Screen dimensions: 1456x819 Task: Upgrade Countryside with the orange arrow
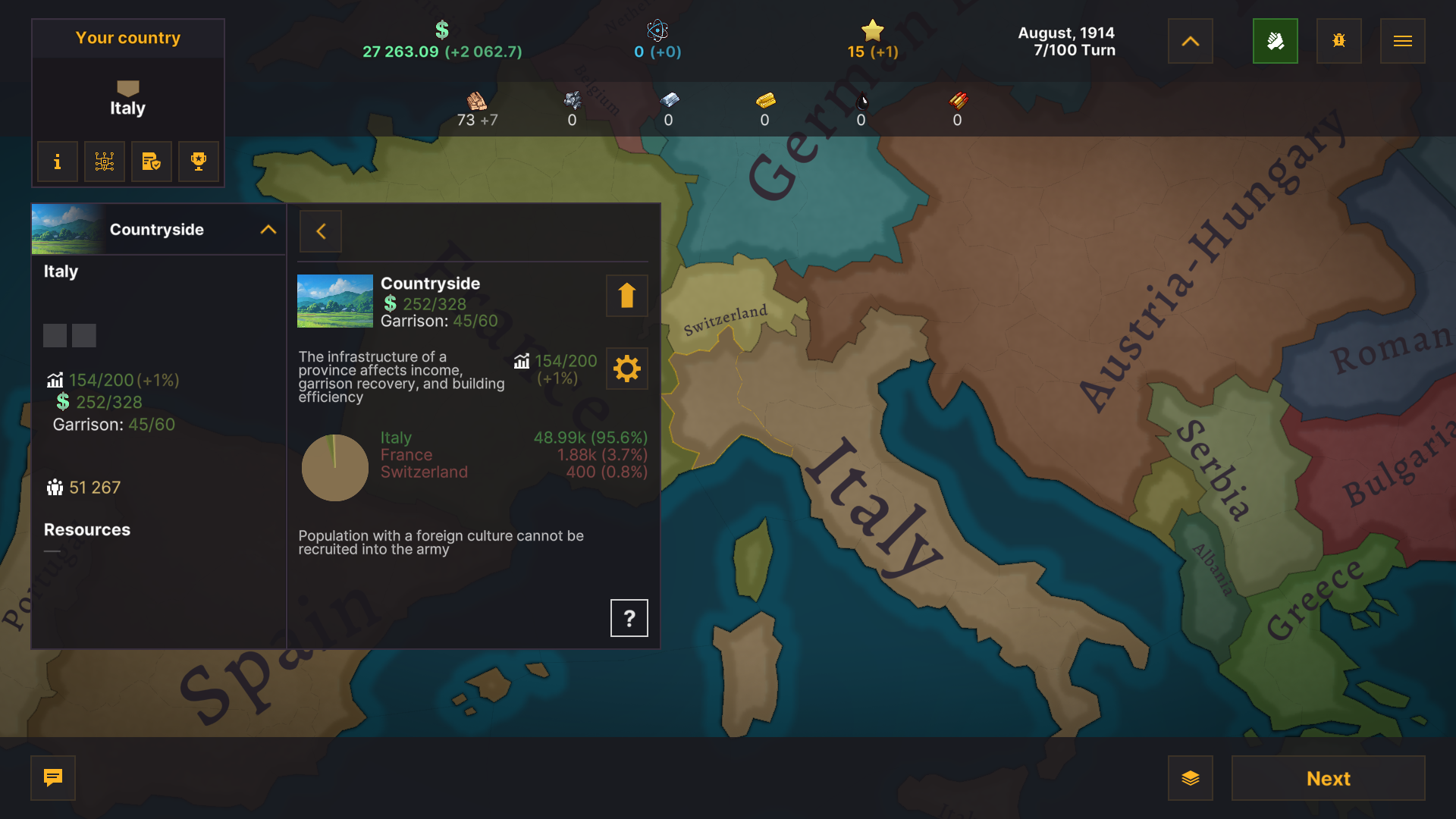tap(626, 296)
